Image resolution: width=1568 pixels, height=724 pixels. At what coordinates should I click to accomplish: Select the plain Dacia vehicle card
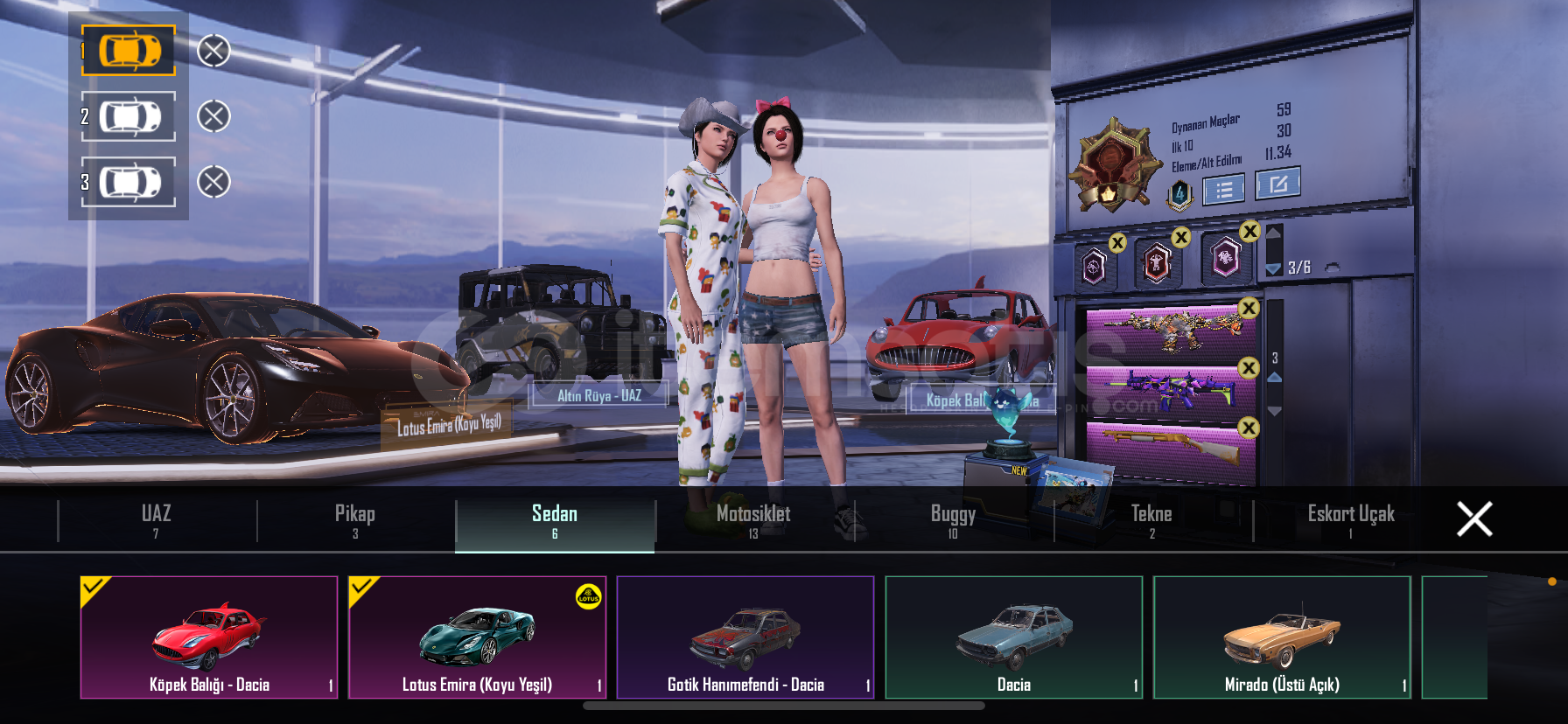tap(1014, 637)
